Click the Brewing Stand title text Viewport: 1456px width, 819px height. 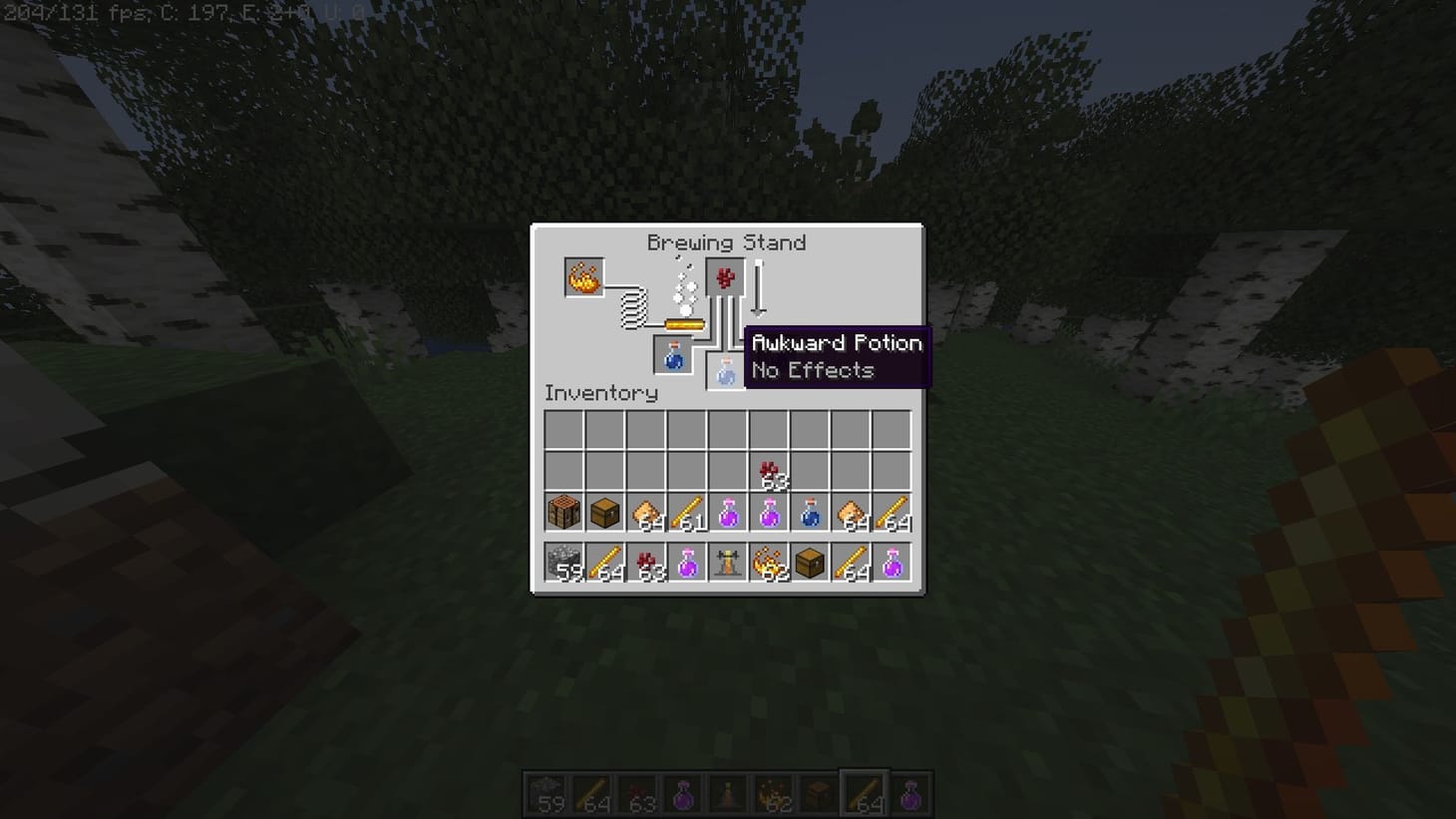tap(727, 242)
